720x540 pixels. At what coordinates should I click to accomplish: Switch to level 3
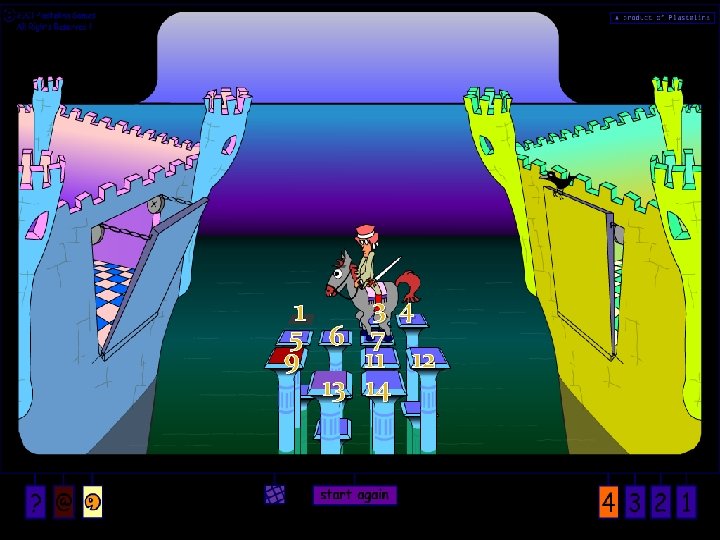pos(636,503)
